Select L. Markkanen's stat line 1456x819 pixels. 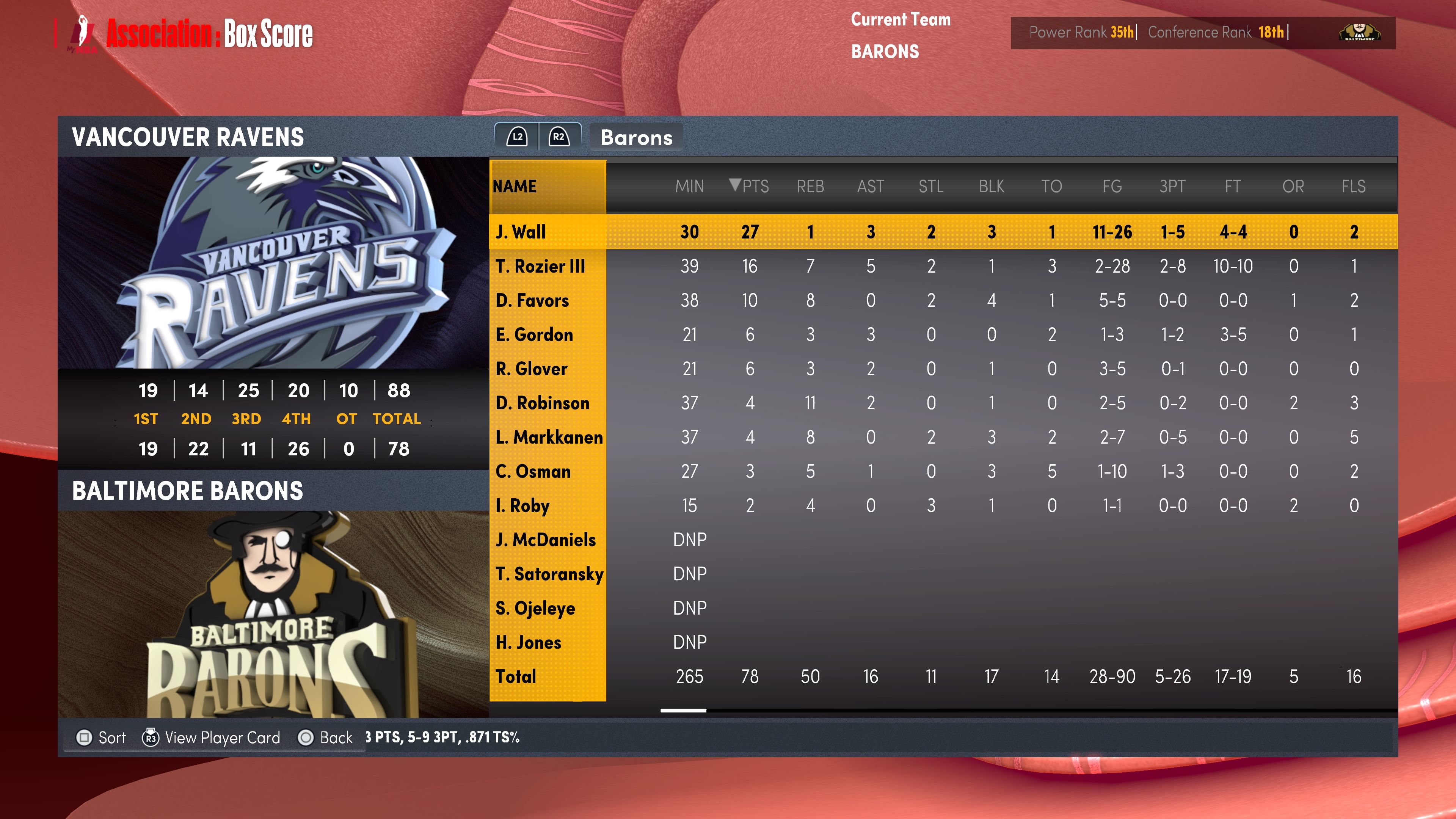coord(549,437)
